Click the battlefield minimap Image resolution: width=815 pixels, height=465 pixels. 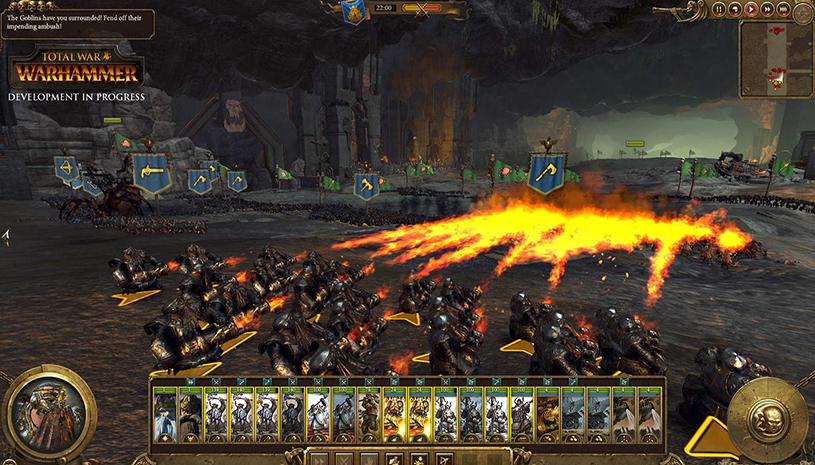tap(774, 59)
